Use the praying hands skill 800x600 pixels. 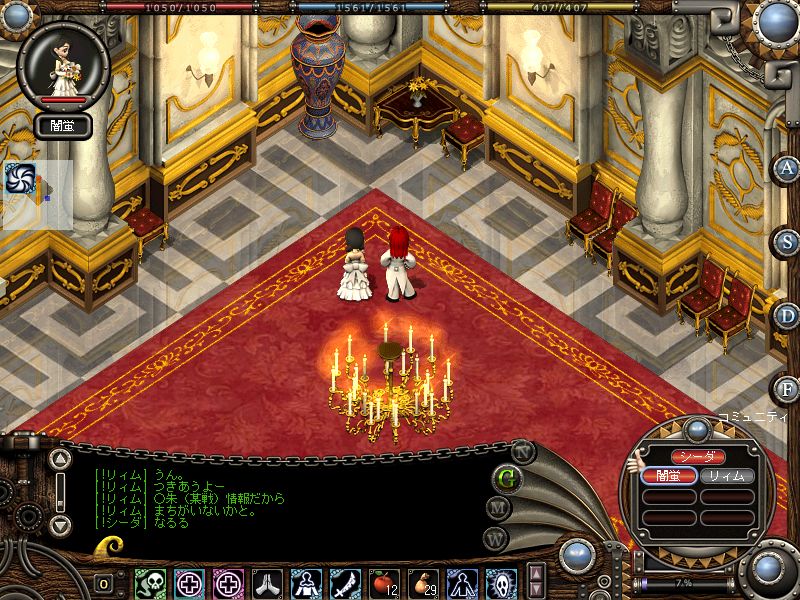click(268, 582)
